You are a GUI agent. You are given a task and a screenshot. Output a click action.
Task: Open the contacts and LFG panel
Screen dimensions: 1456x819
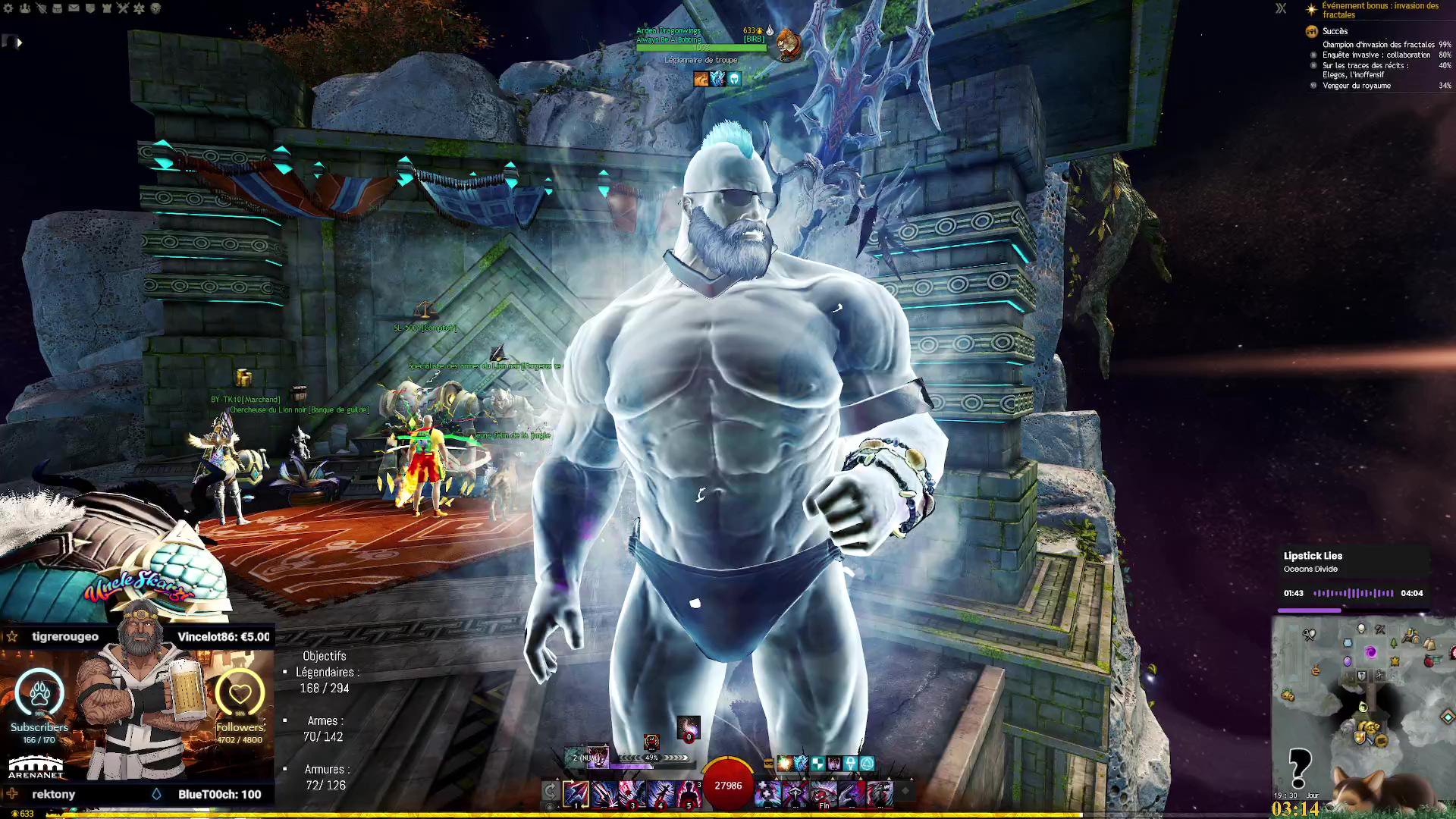pos(25,8)
